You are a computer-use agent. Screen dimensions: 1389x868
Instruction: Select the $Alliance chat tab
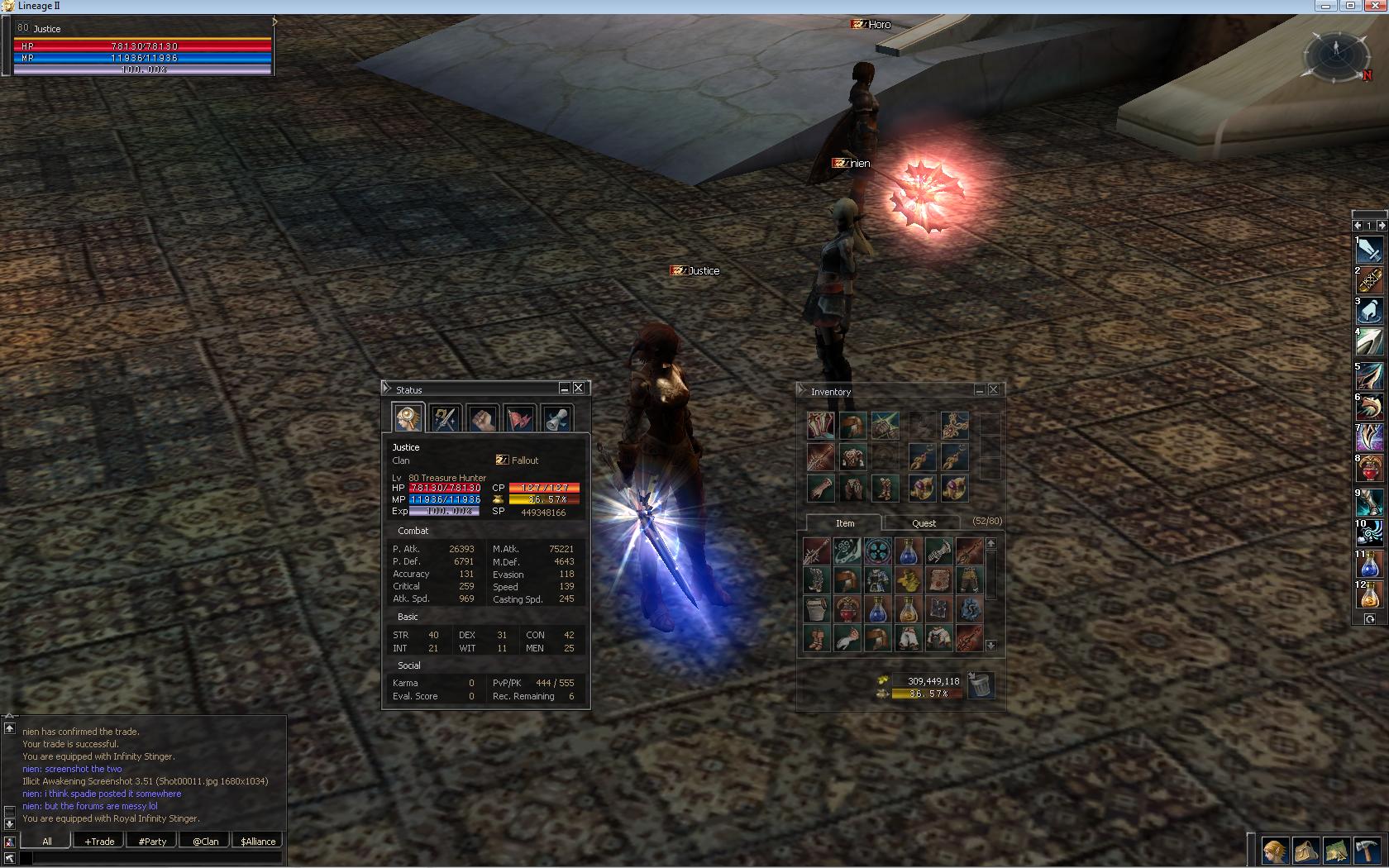tap(258, 842)
